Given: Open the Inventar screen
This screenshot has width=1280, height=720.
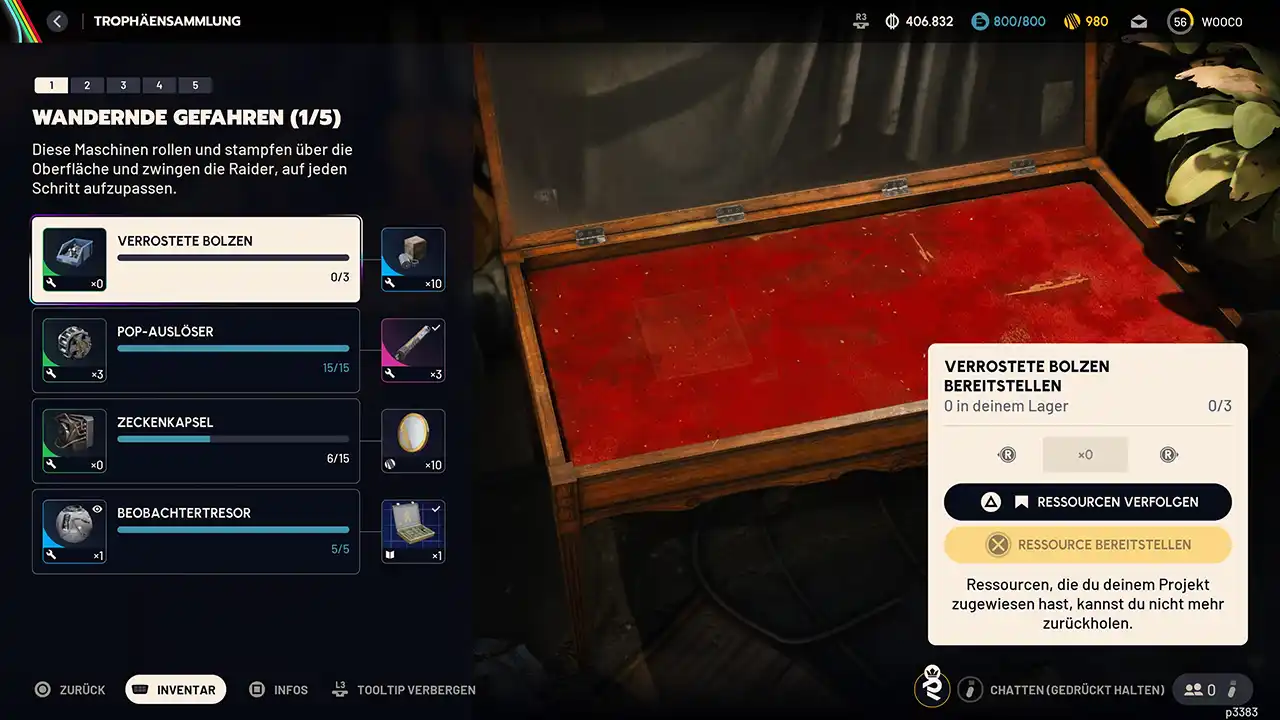Looking at the screenshot, I should pos(176,690).
